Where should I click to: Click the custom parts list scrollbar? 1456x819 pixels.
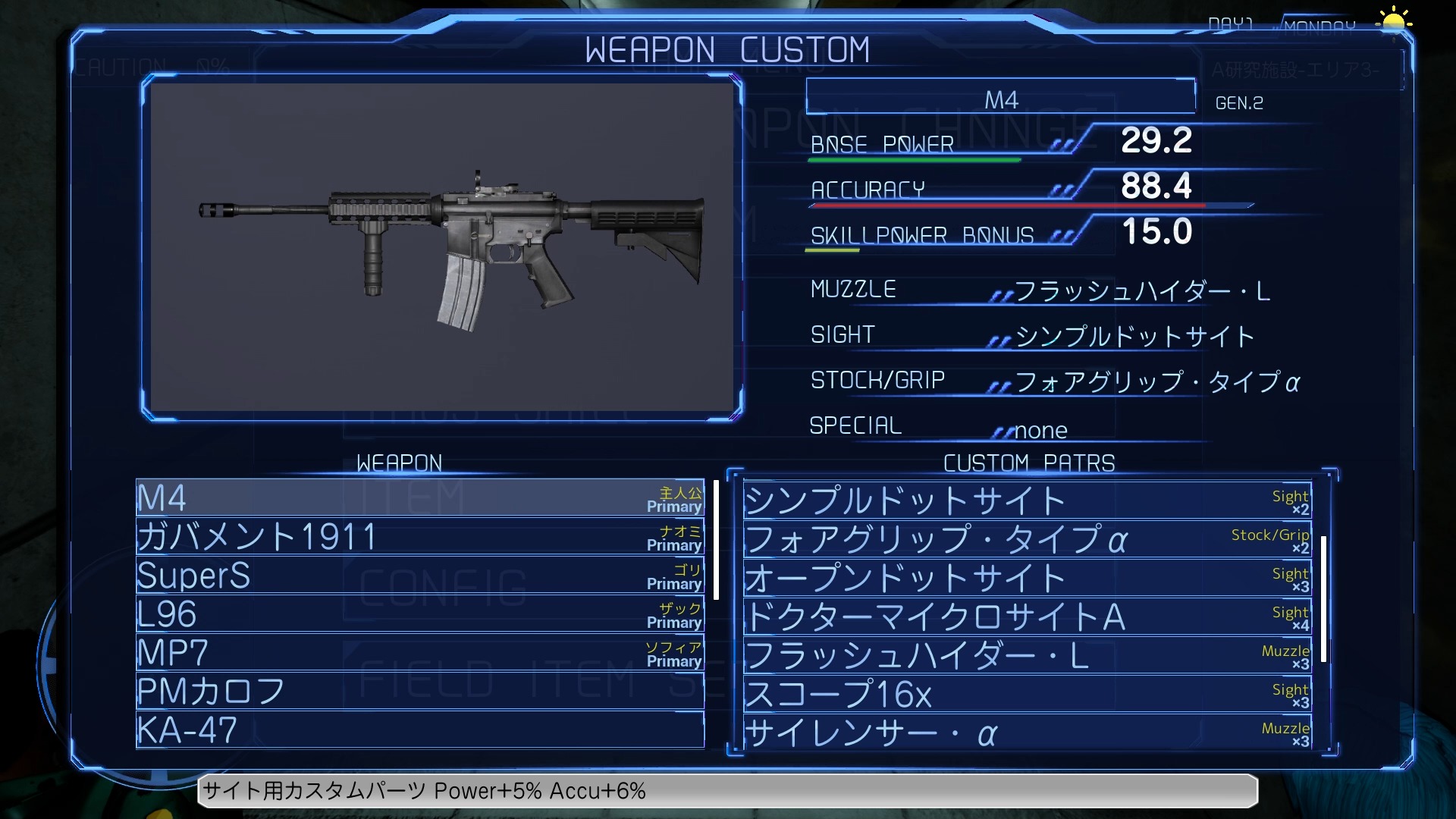(x=1324, y=599)
